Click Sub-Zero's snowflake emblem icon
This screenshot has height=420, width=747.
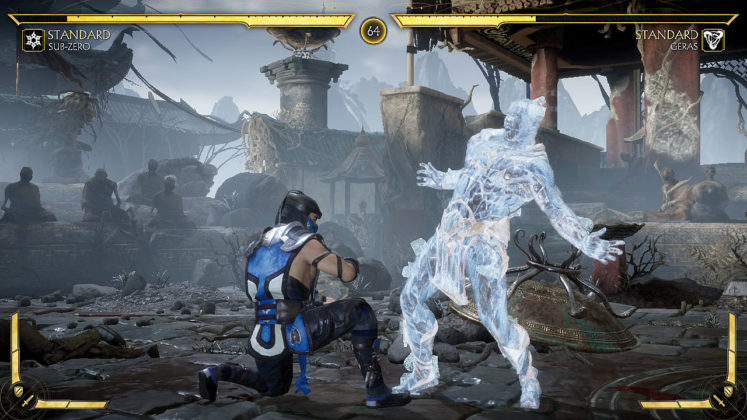[x=32, y=40]
